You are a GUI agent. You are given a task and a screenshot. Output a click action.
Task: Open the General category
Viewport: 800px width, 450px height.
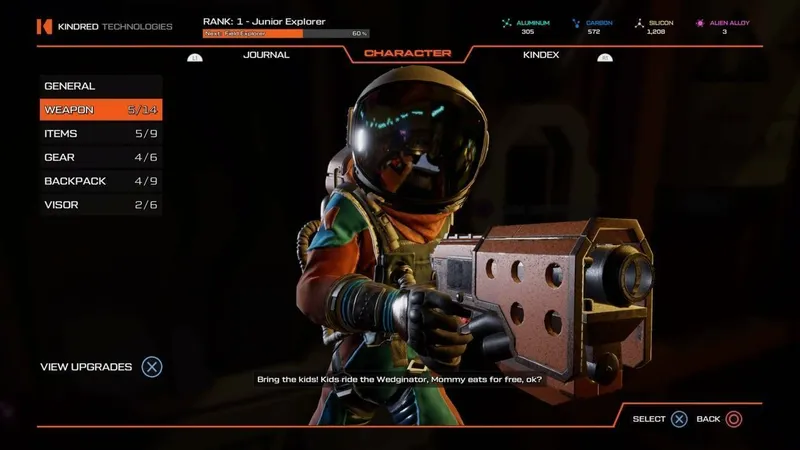(x=100, y=87)
